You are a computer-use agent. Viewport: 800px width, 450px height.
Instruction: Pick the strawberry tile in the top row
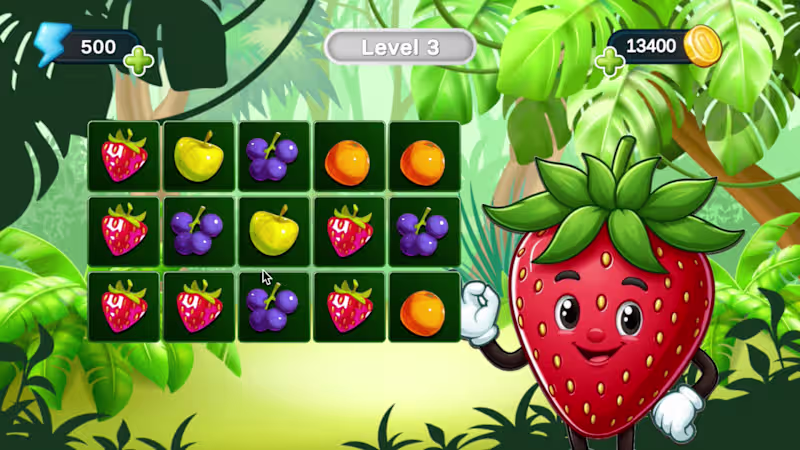click(x=124, y=156)
